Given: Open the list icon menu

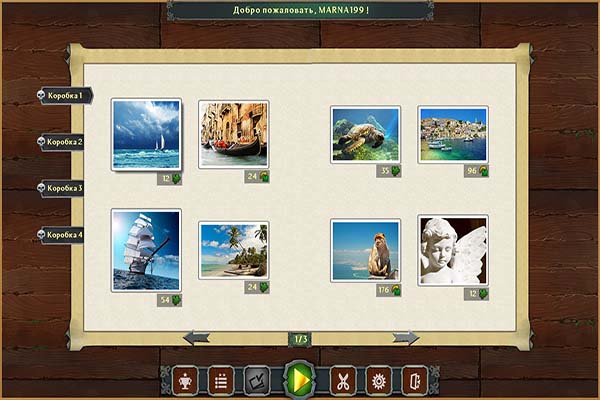Looking at the screenshot, I should pos(221,380).
